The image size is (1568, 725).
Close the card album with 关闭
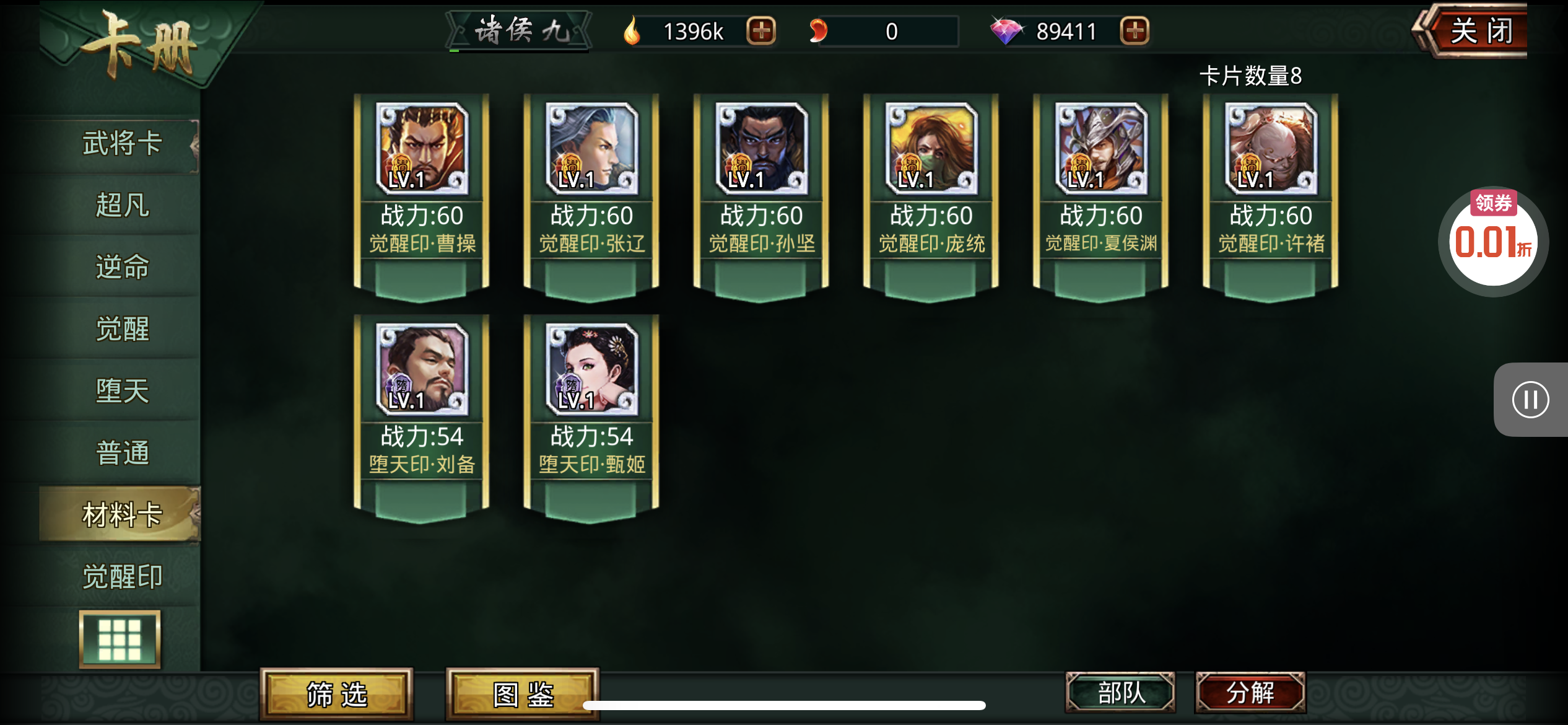pos(1480,31)
